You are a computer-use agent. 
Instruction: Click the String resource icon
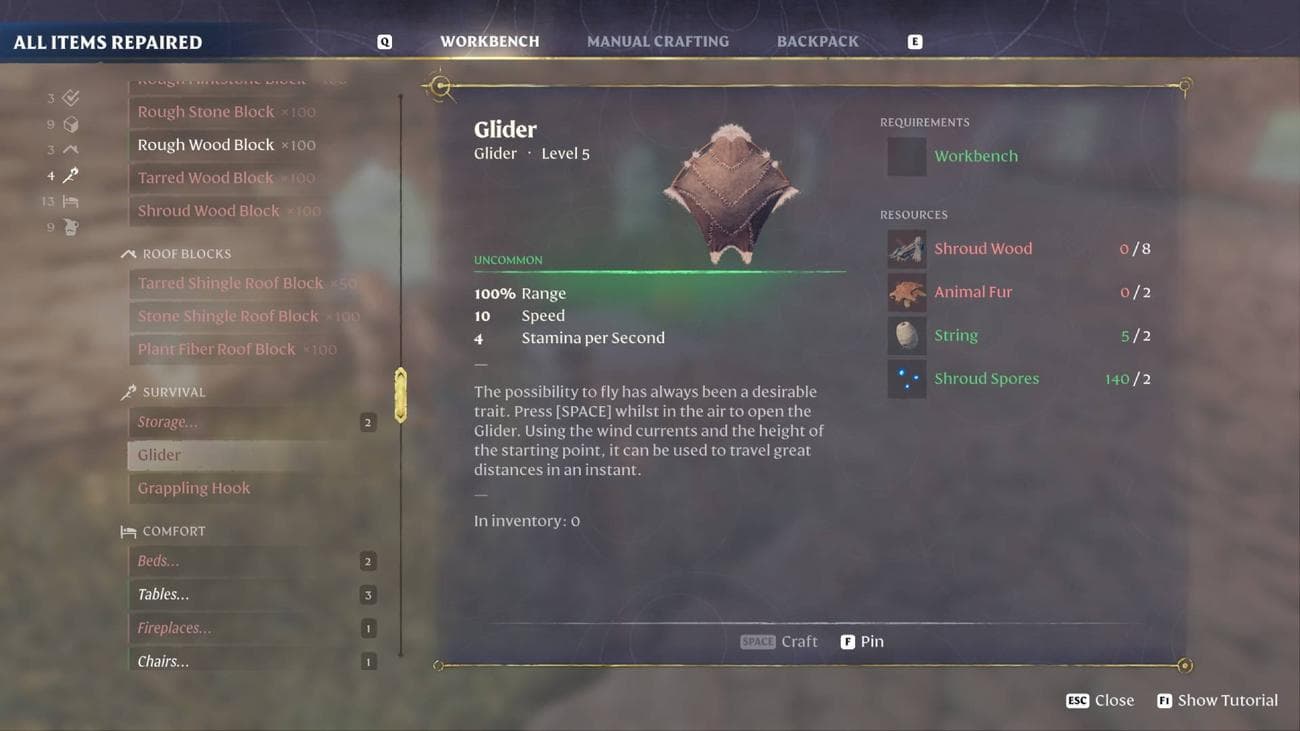coord(906,335)
